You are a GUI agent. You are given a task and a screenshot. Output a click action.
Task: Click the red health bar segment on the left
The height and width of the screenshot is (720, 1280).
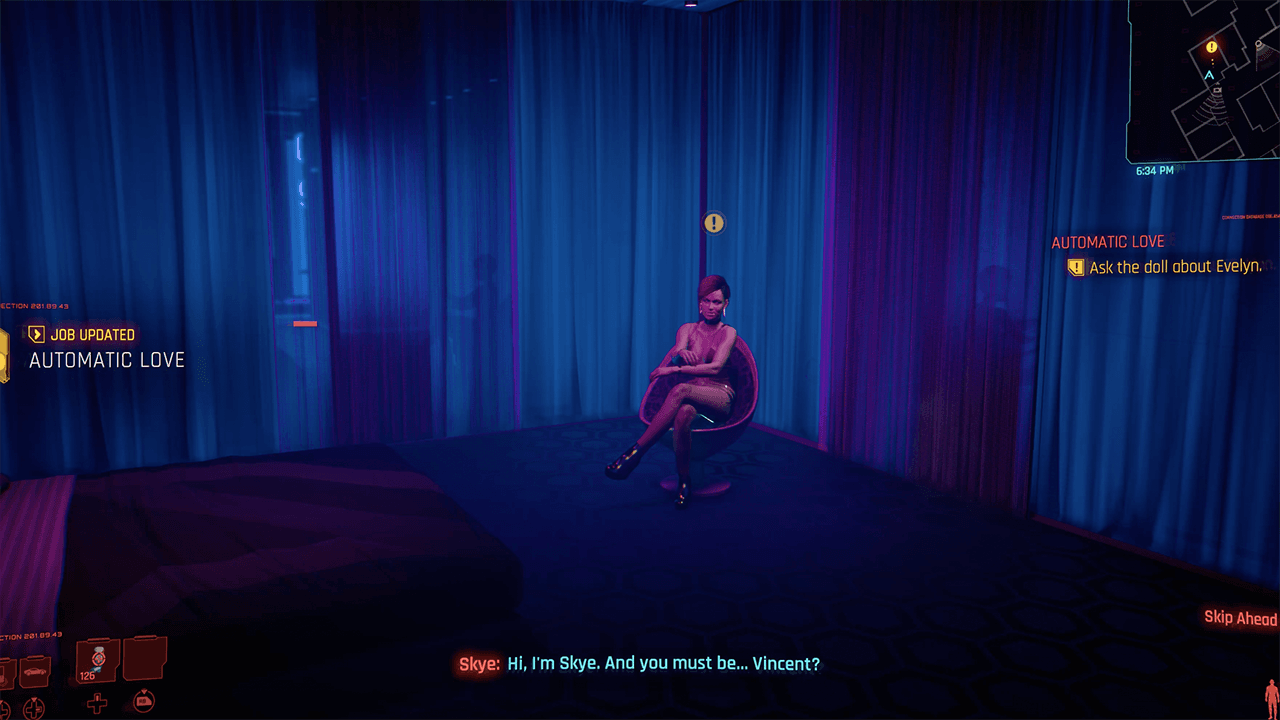click(303, 323)
